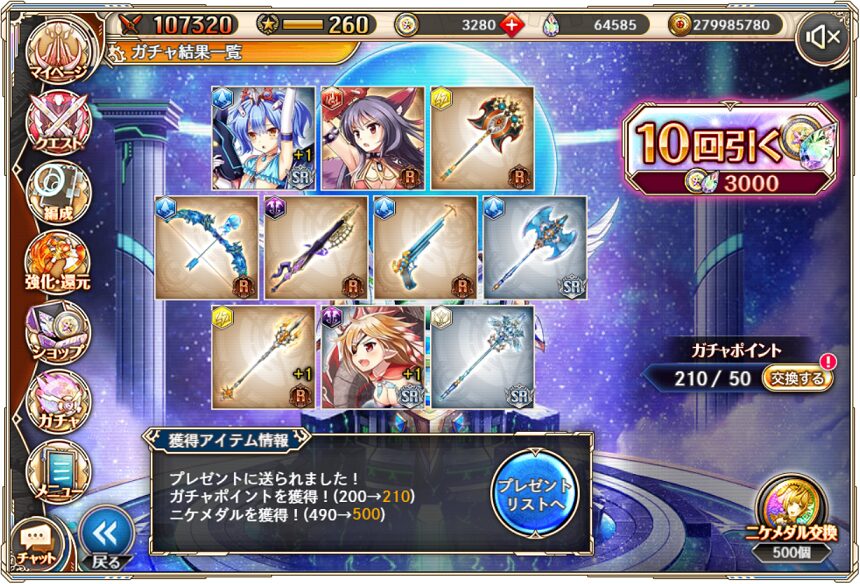
Task: Add jewels with the red plus button
Action: point(514,24)
